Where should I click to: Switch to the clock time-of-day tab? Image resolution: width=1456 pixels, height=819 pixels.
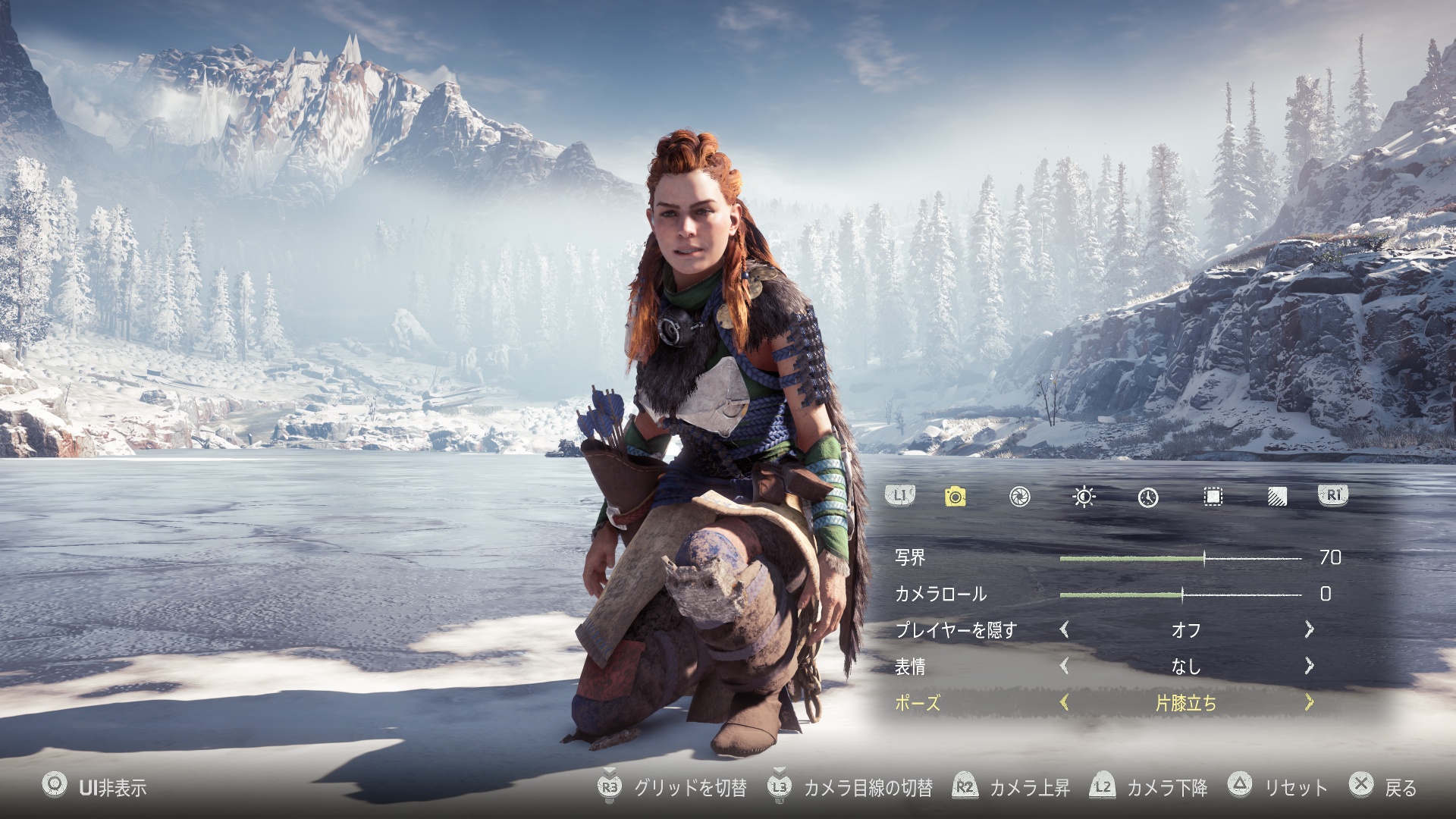point(1148,497)
